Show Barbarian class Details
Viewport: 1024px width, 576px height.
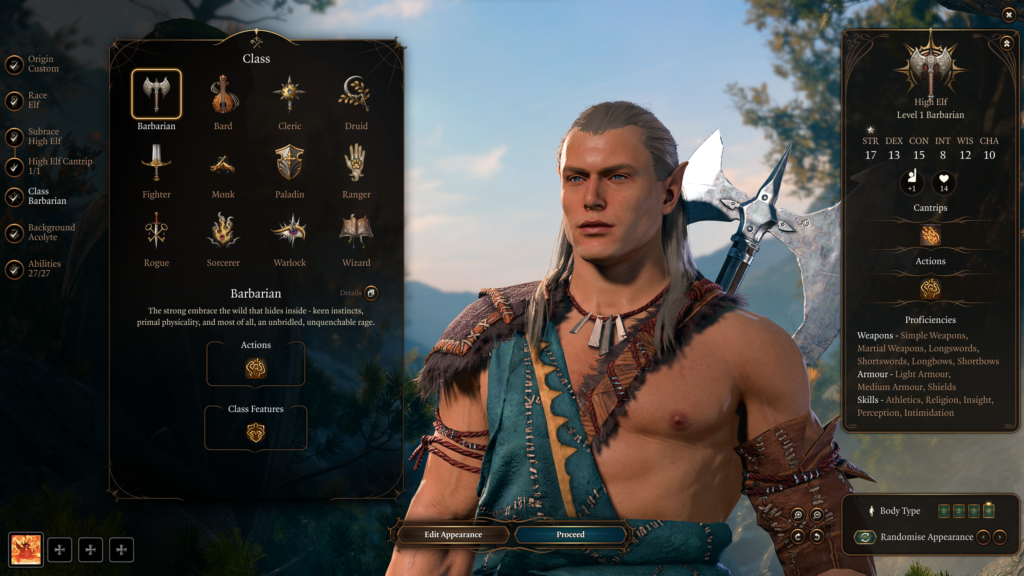[x=371, y=293]
